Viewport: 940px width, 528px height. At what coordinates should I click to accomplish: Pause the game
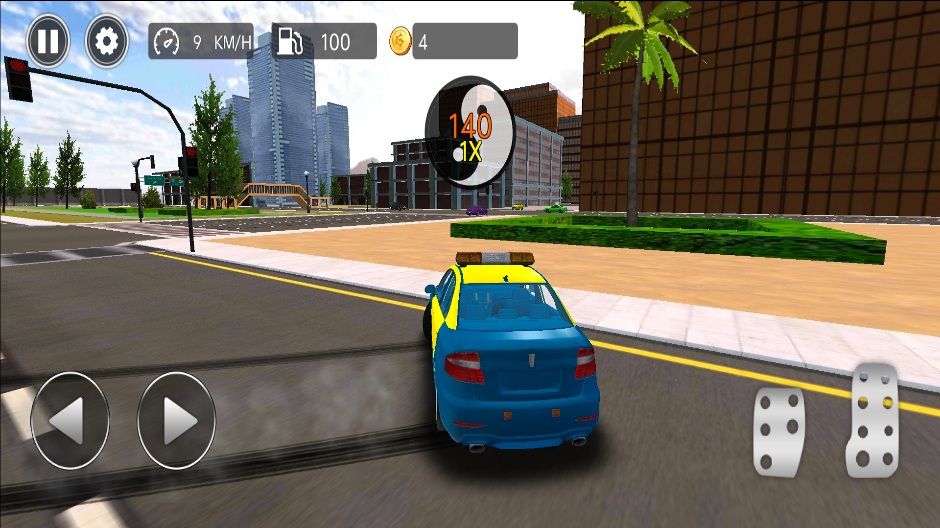[48, 41]
